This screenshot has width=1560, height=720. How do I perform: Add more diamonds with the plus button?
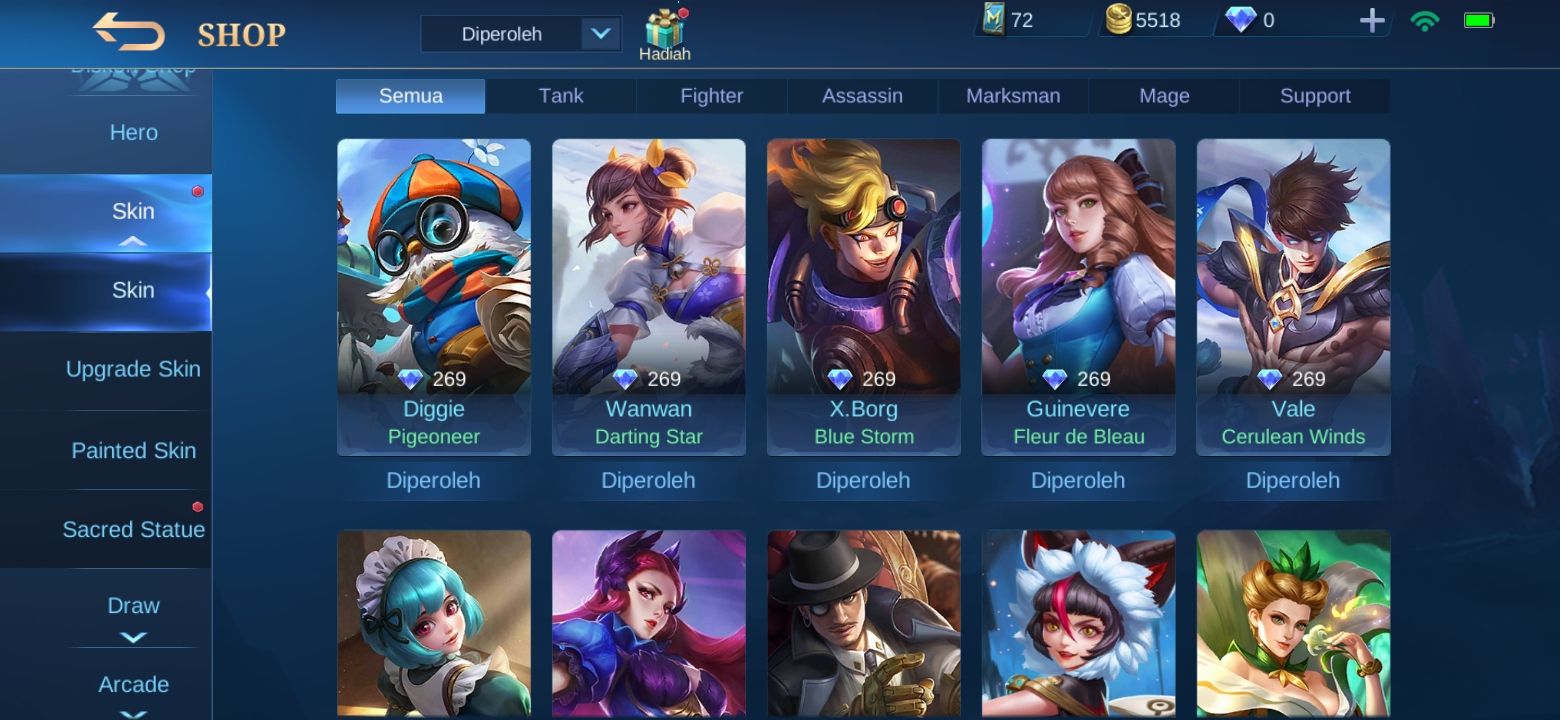(1372, 20)
